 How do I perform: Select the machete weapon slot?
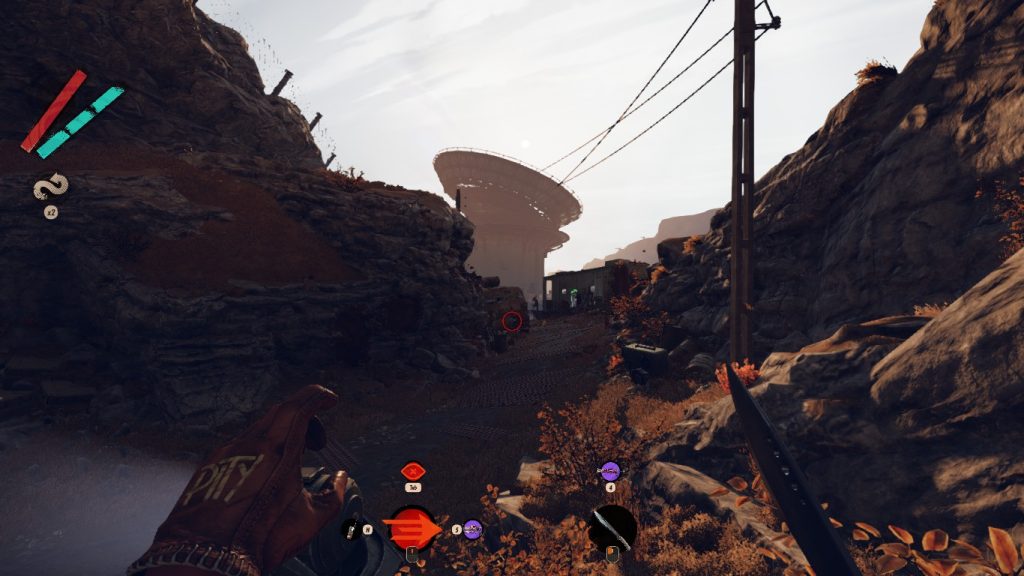point(612,528)
